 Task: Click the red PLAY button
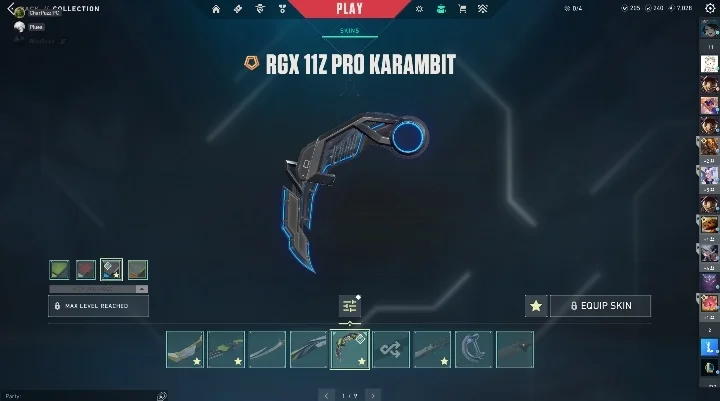click(350, 9)
